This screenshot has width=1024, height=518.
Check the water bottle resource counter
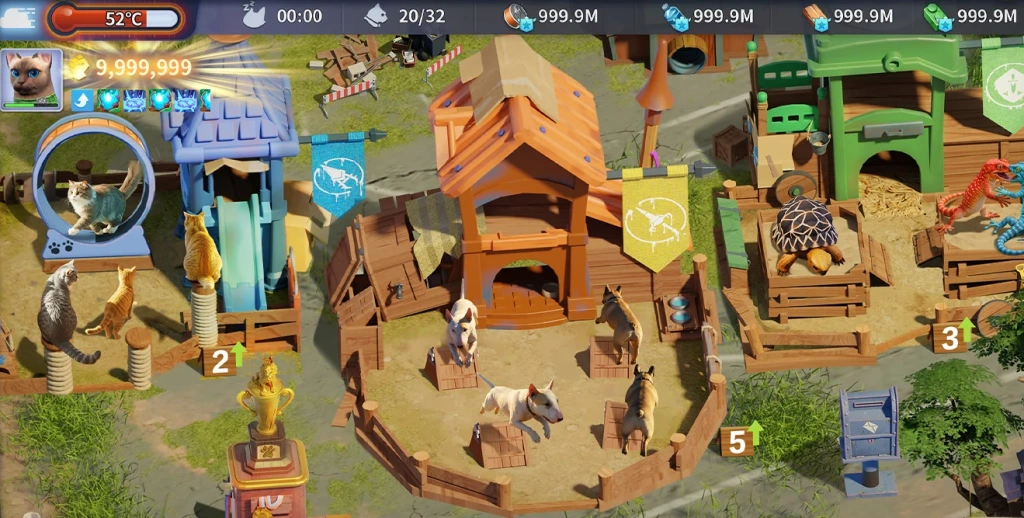pos(707,16)
